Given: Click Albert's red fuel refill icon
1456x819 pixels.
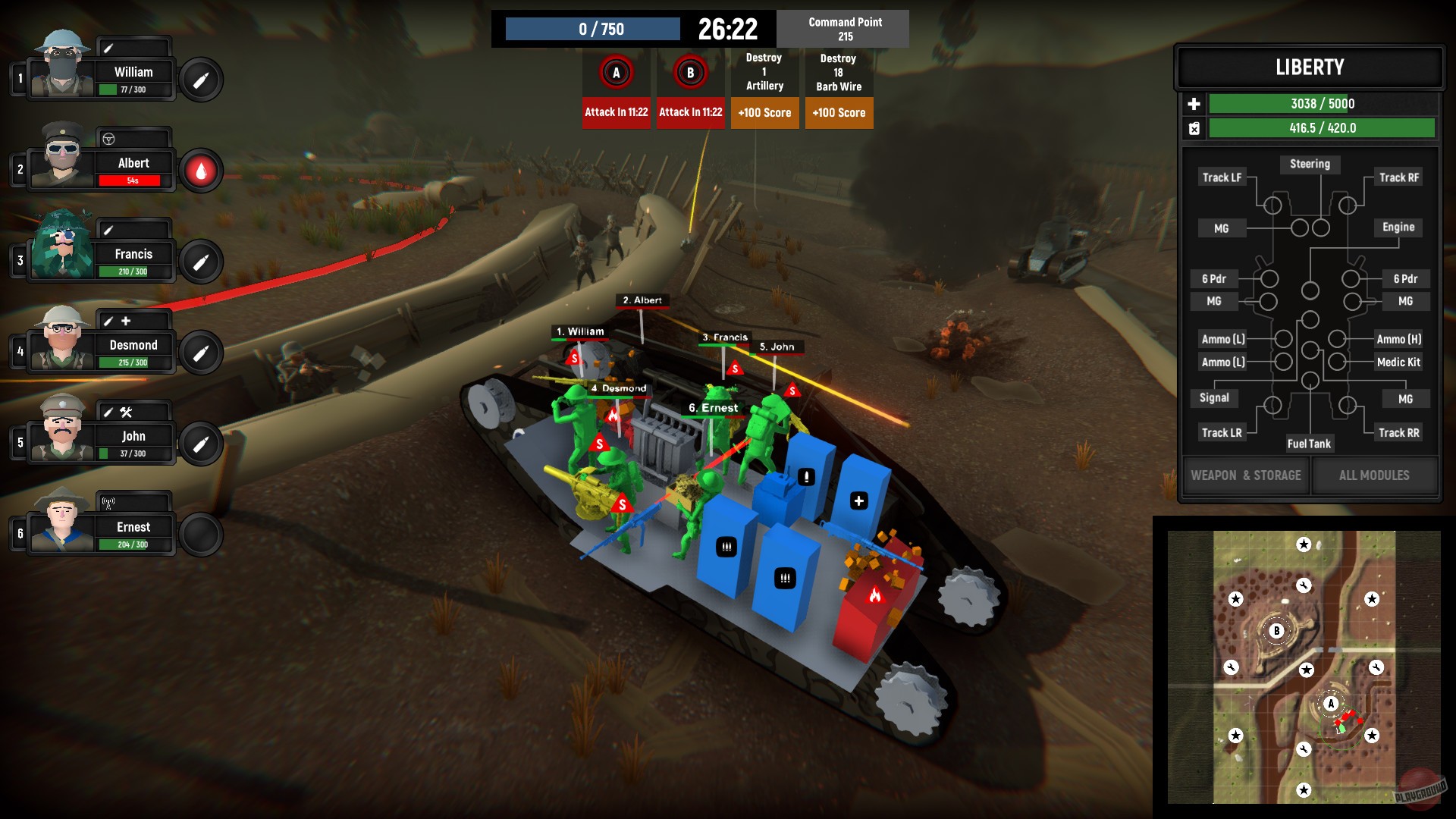Looking at the screenshot, I should [x=200, y=168].
